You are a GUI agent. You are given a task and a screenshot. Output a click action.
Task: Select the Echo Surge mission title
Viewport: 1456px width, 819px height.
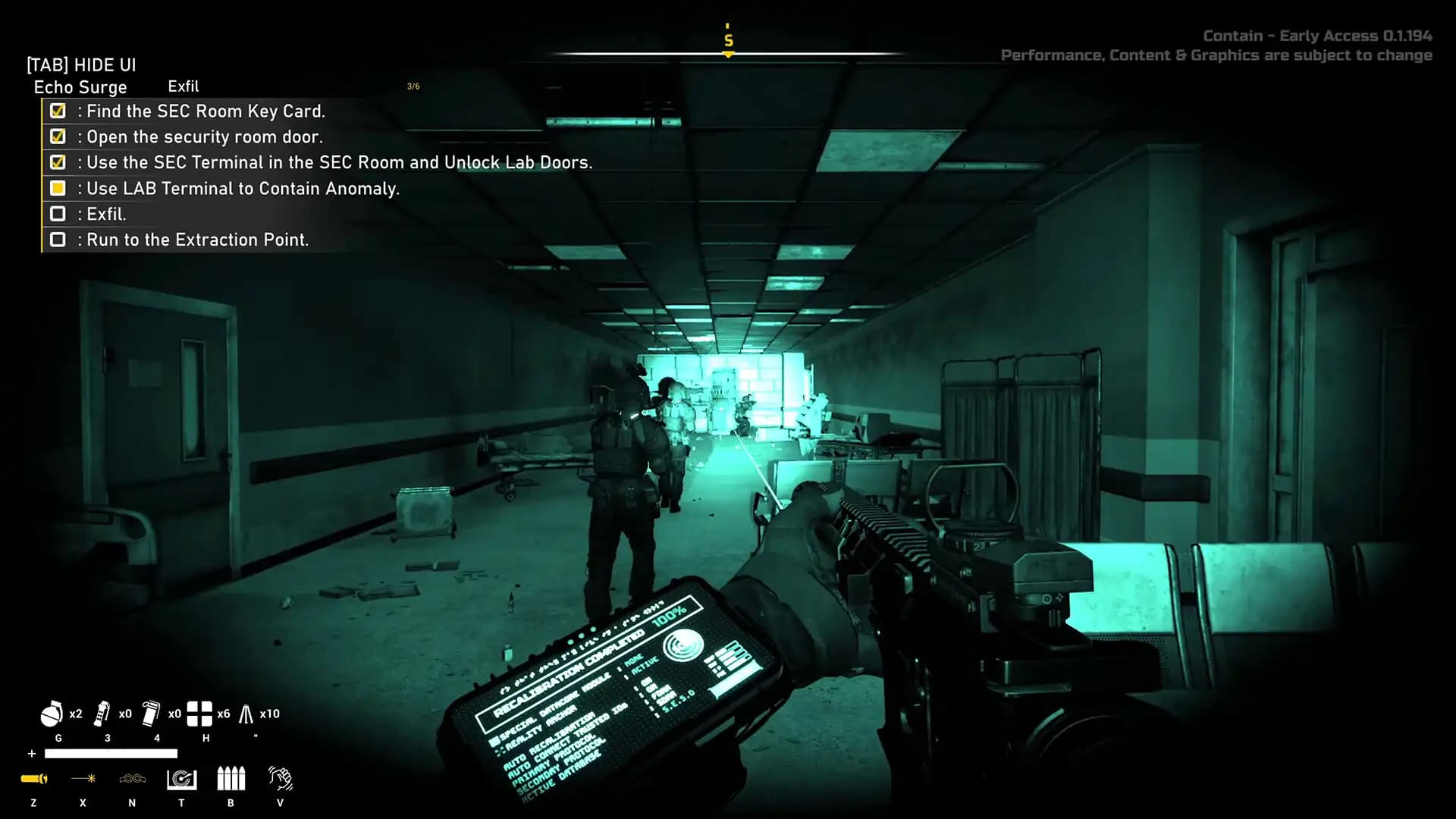pos(80,87)
